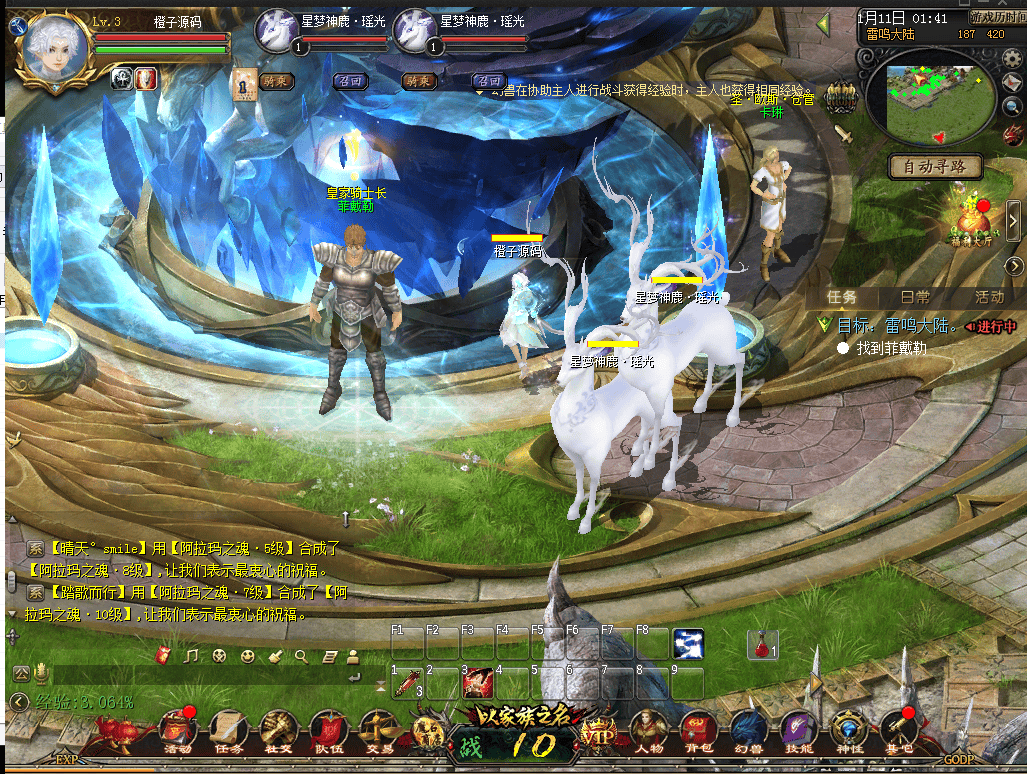Open the 队伍 team menu

[327, 730]
